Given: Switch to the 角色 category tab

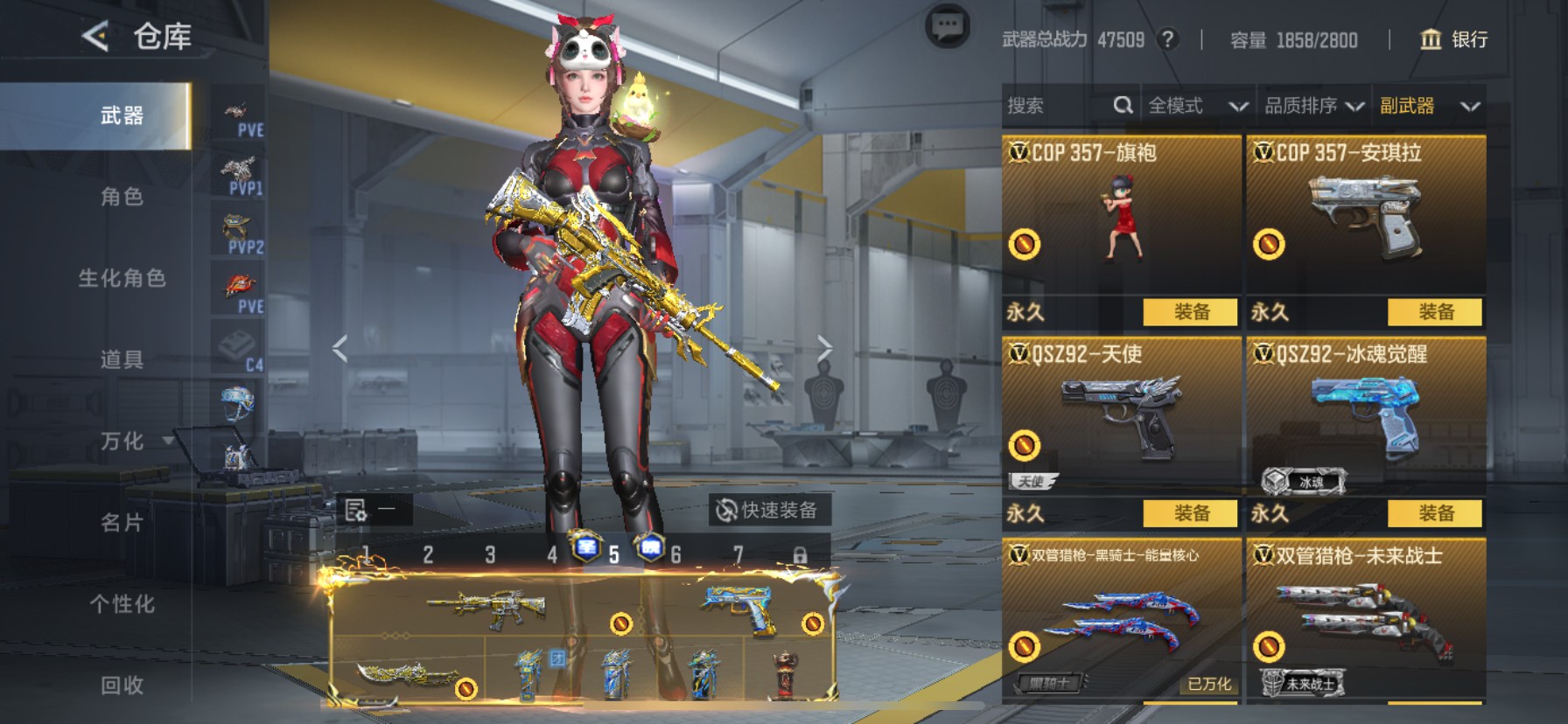Looking at the screenshot, I should click(x=122, y=197).
